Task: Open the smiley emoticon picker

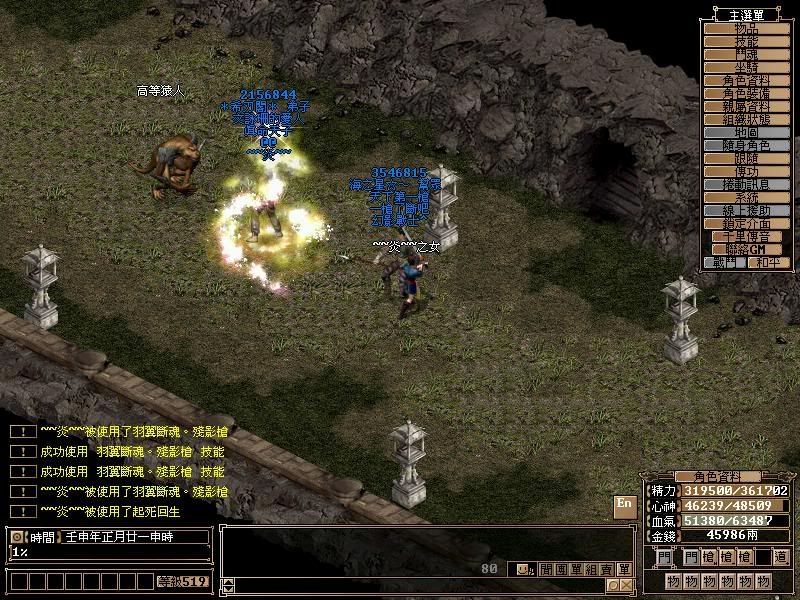Action: pos(523,569)
